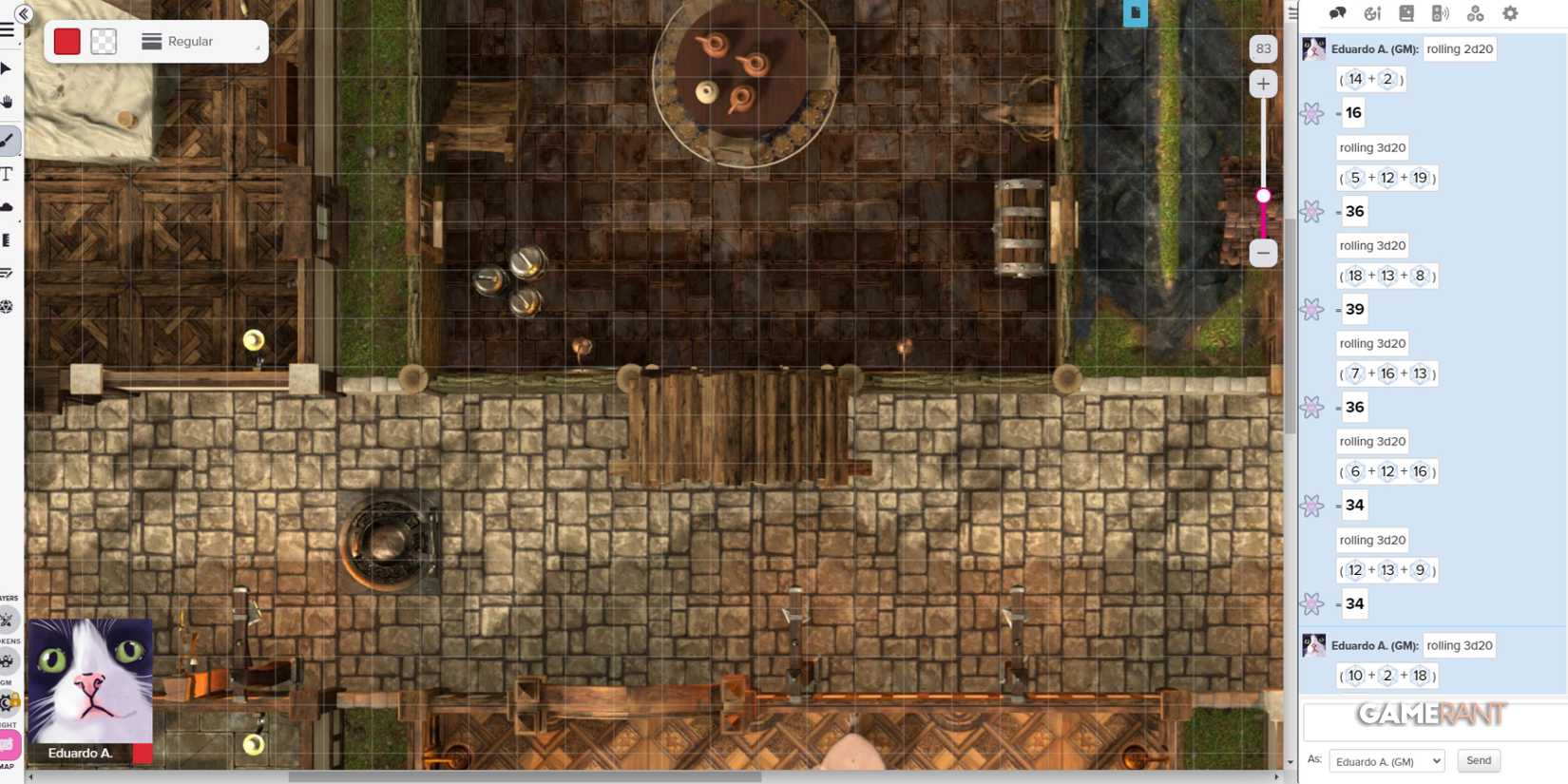Zoom in with the plus button
1568x784 pixels.
click(x=1263, y=84)
